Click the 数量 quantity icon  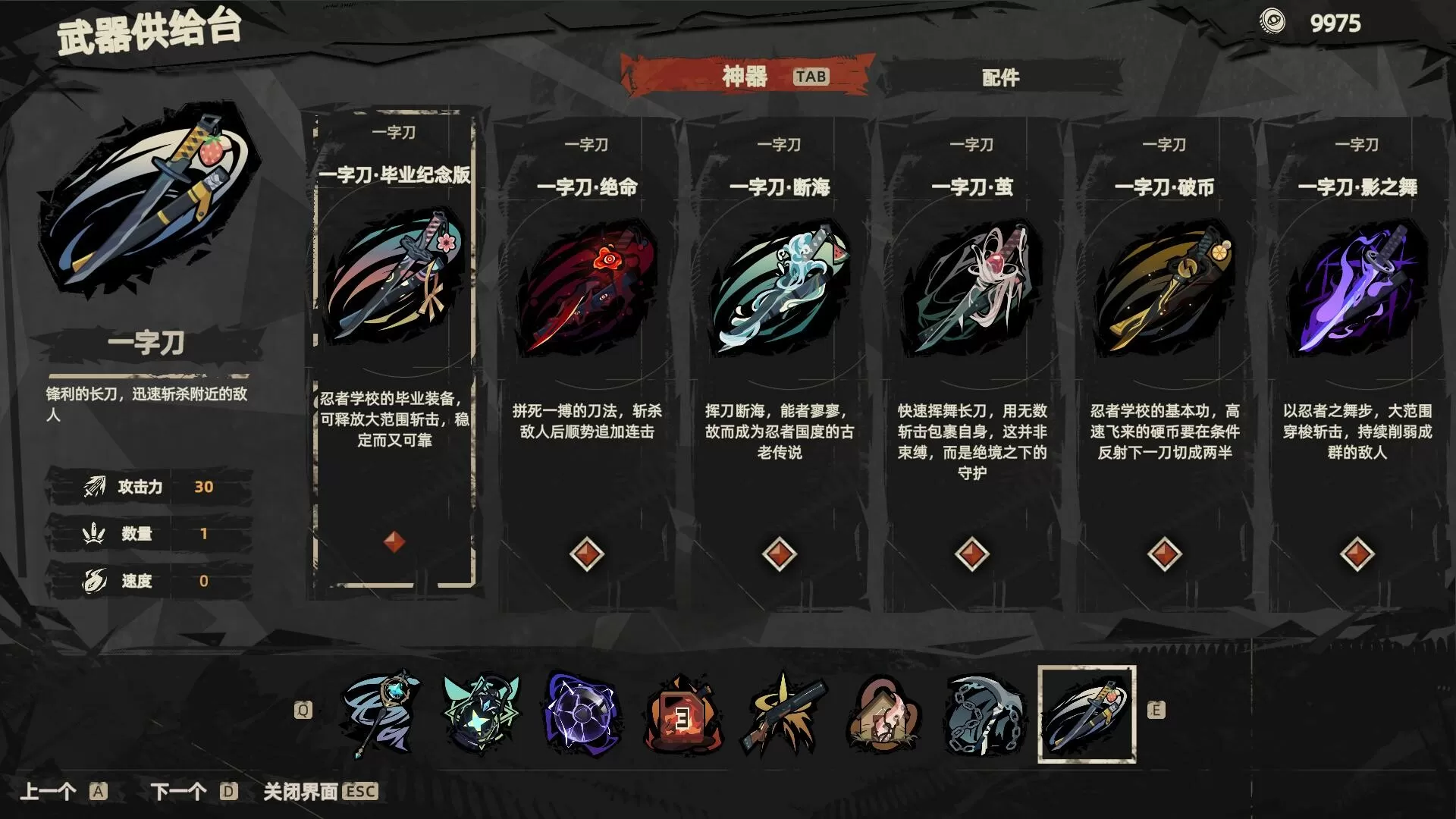pos(93,534)
